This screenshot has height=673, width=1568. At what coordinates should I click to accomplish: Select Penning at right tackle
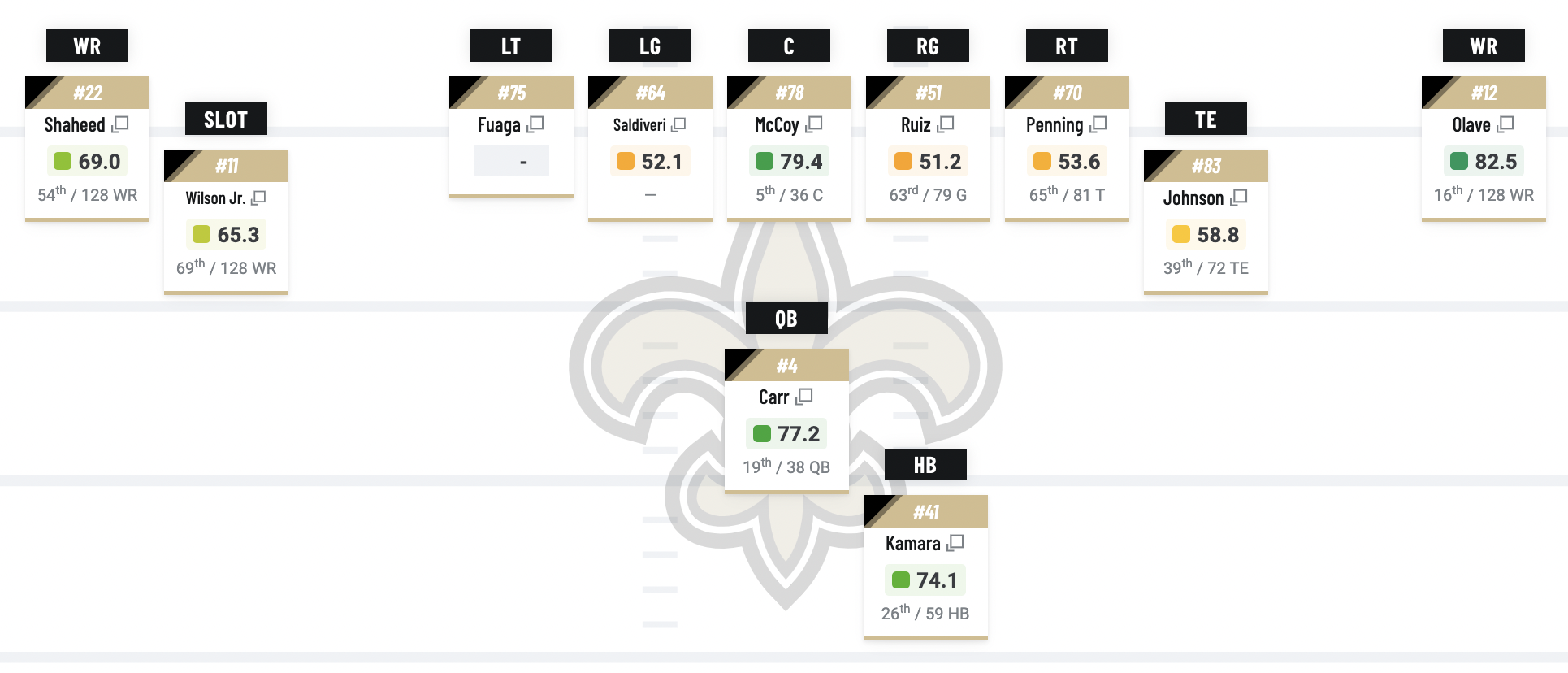1054,125
